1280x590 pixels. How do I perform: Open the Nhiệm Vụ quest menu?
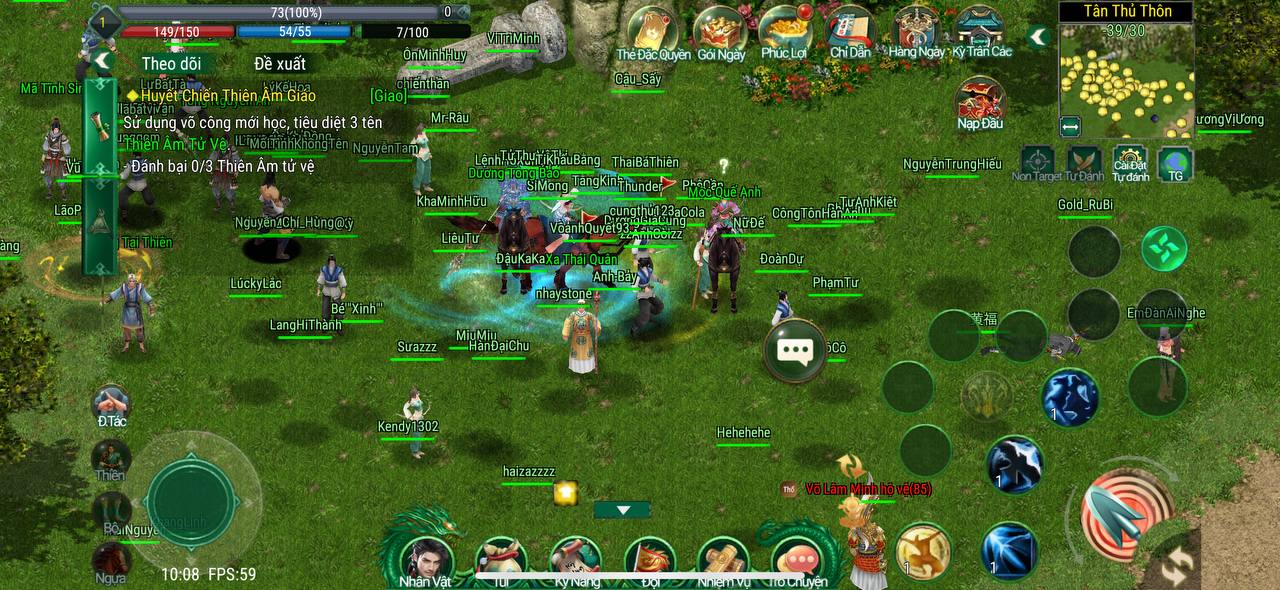(723, 560)
